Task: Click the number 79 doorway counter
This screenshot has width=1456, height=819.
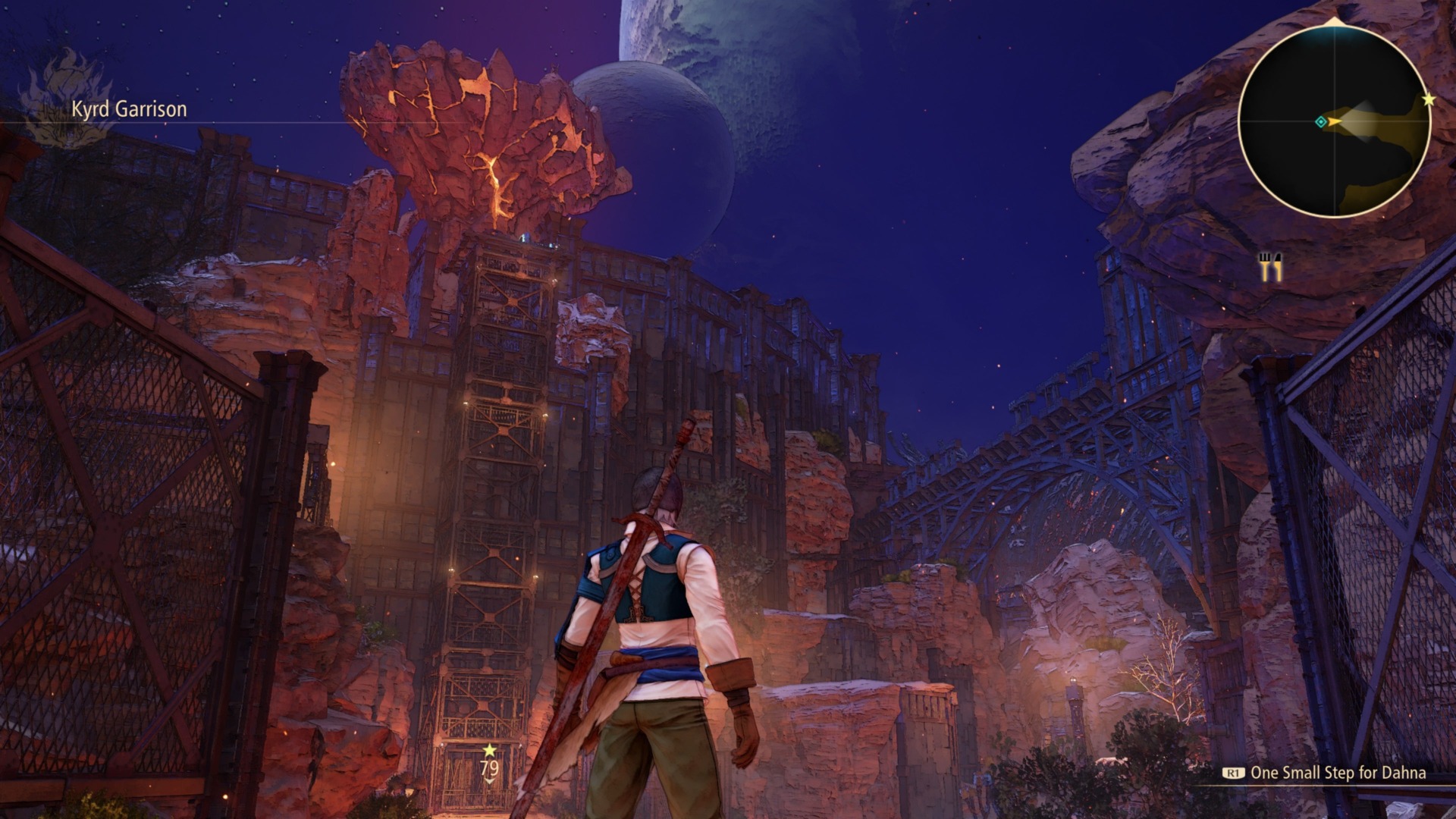Action: tap(489, 768)
